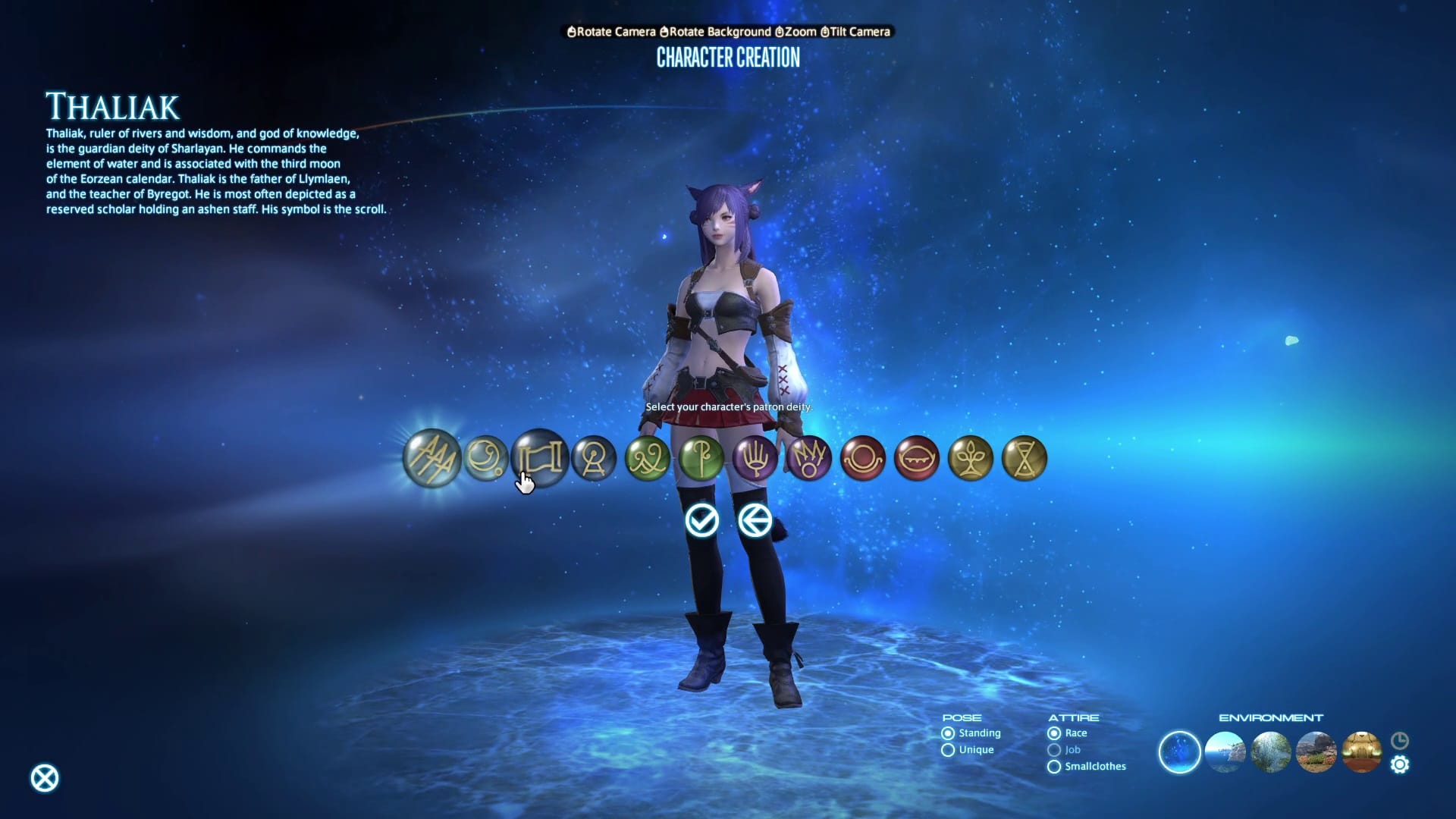Select the rocky flower-field environment thumbnail
Image resolution: width=1456 pixels, height=819 pixels.
point(1316,752)
